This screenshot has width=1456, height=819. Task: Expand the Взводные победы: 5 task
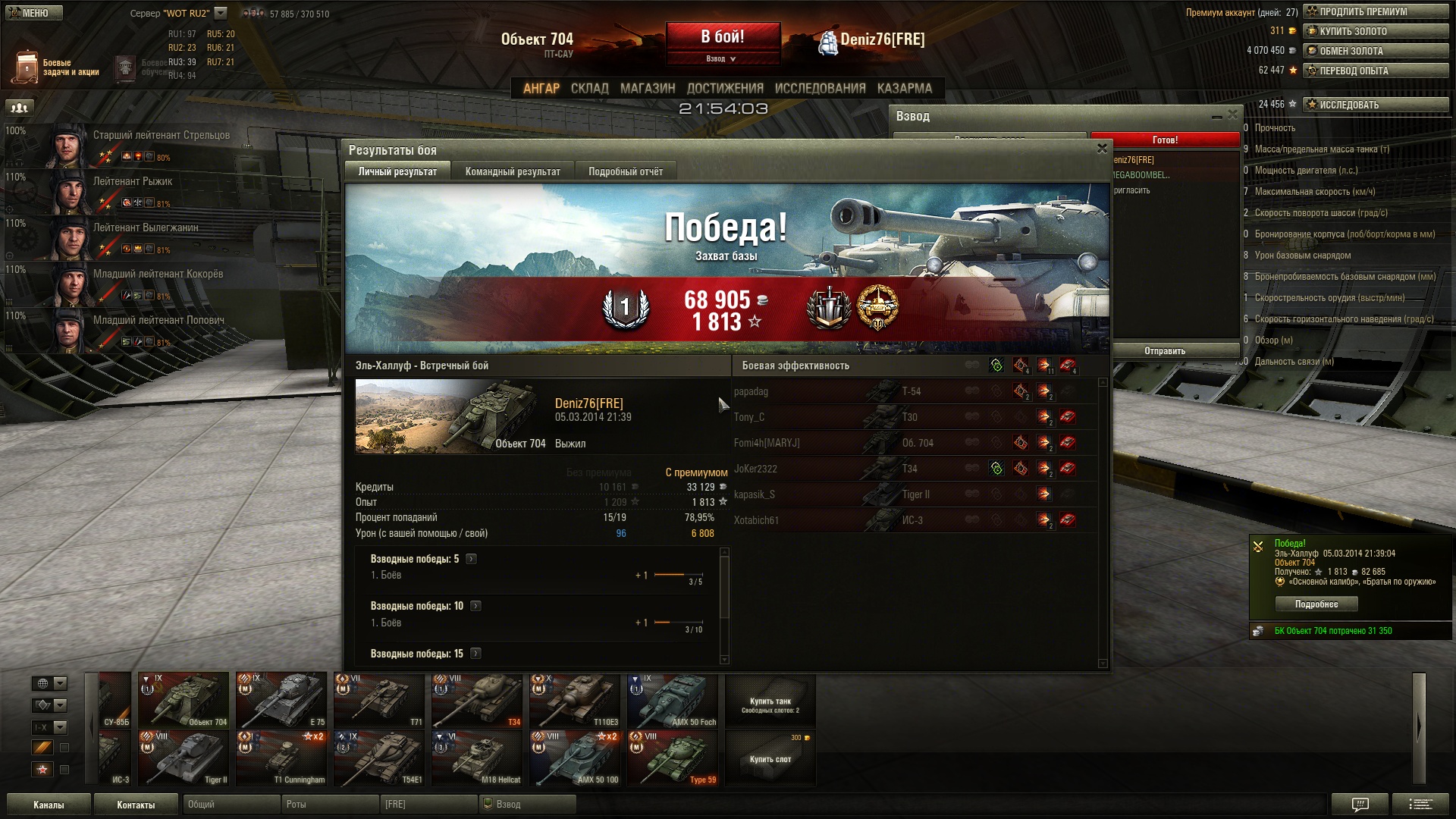pos(471,559)
